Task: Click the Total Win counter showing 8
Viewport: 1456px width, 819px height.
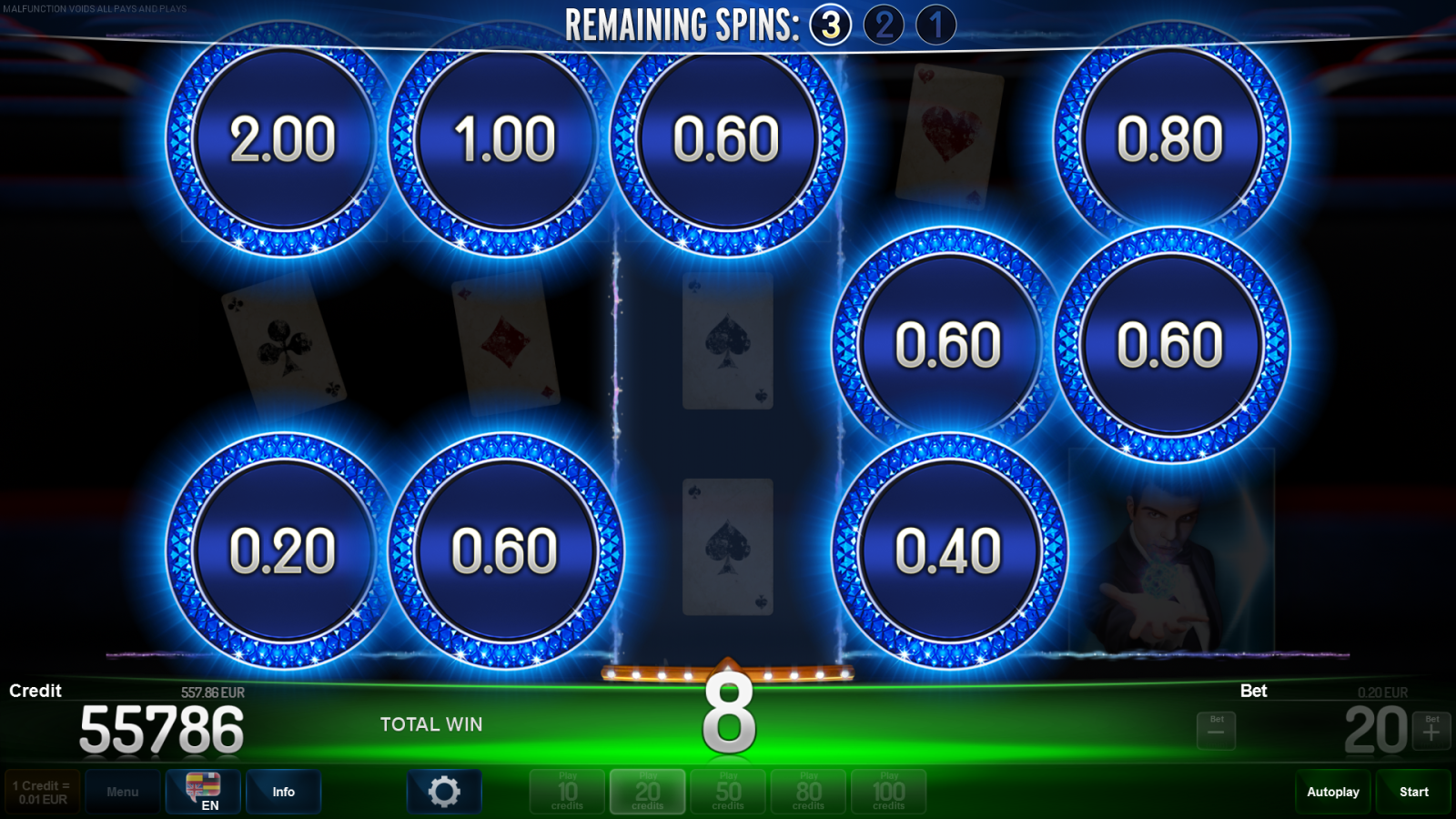Action: point(728,714)
